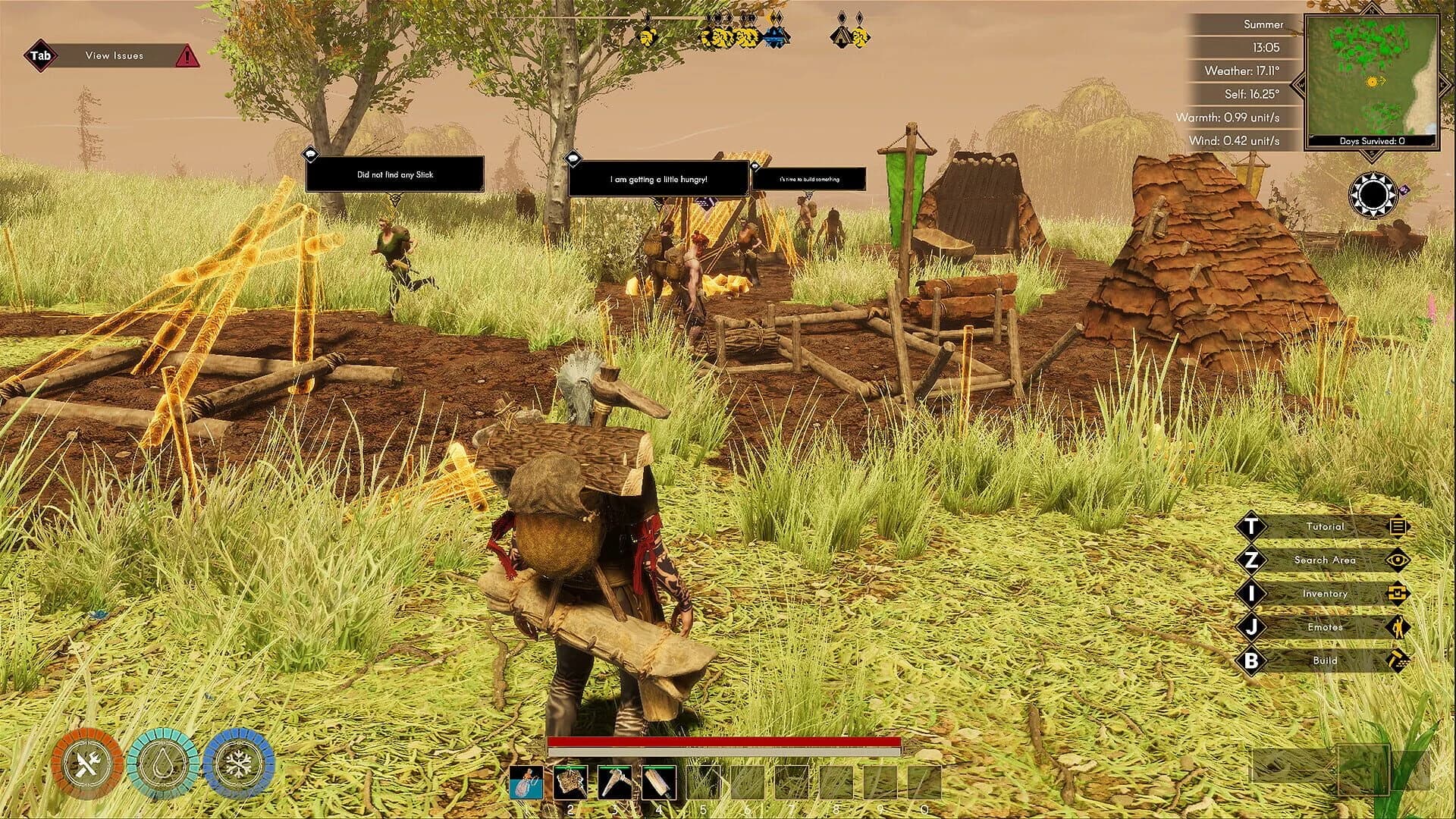
Task: Open Inventory via the chest icon
Action: [1398, 594]
